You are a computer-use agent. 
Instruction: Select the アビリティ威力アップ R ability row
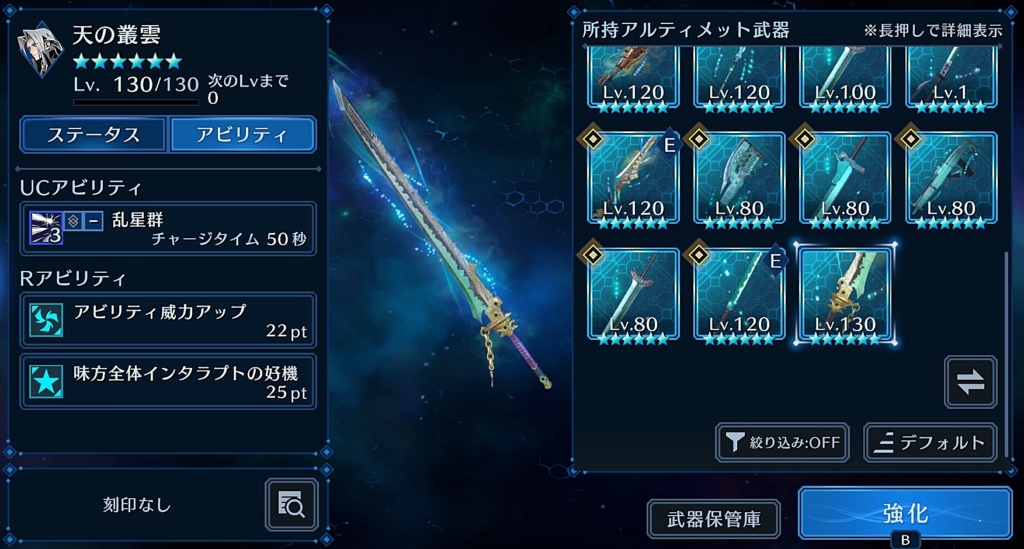168,320
